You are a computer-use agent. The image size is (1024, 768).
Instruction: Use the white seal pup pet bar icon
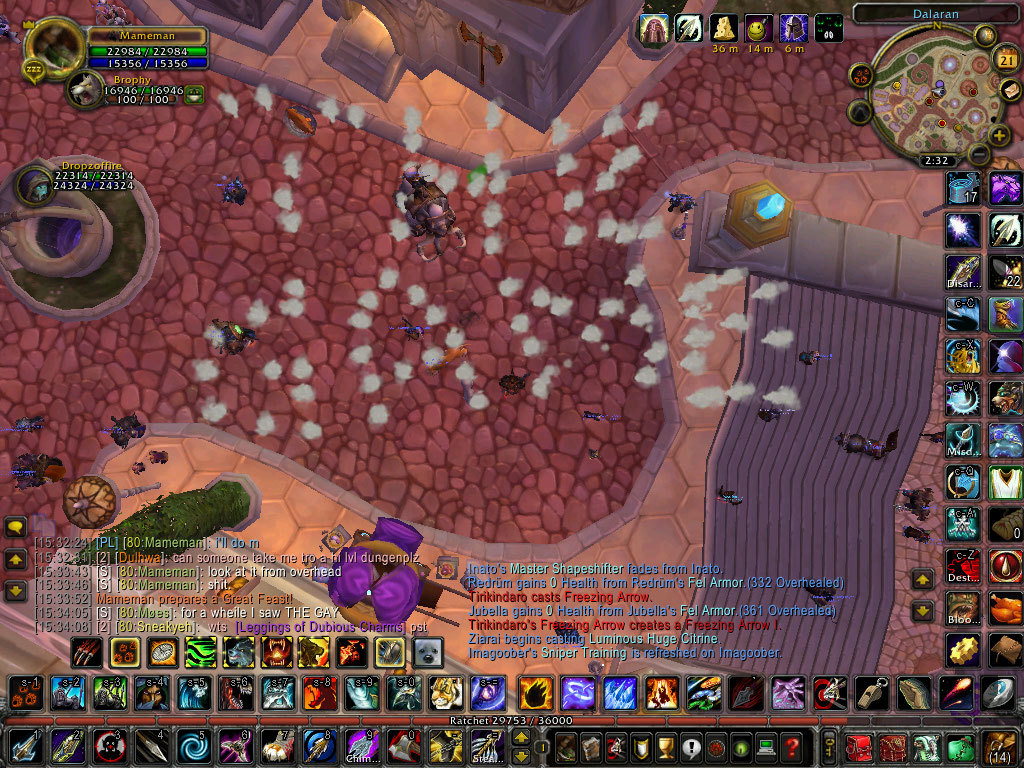[428, 652]
